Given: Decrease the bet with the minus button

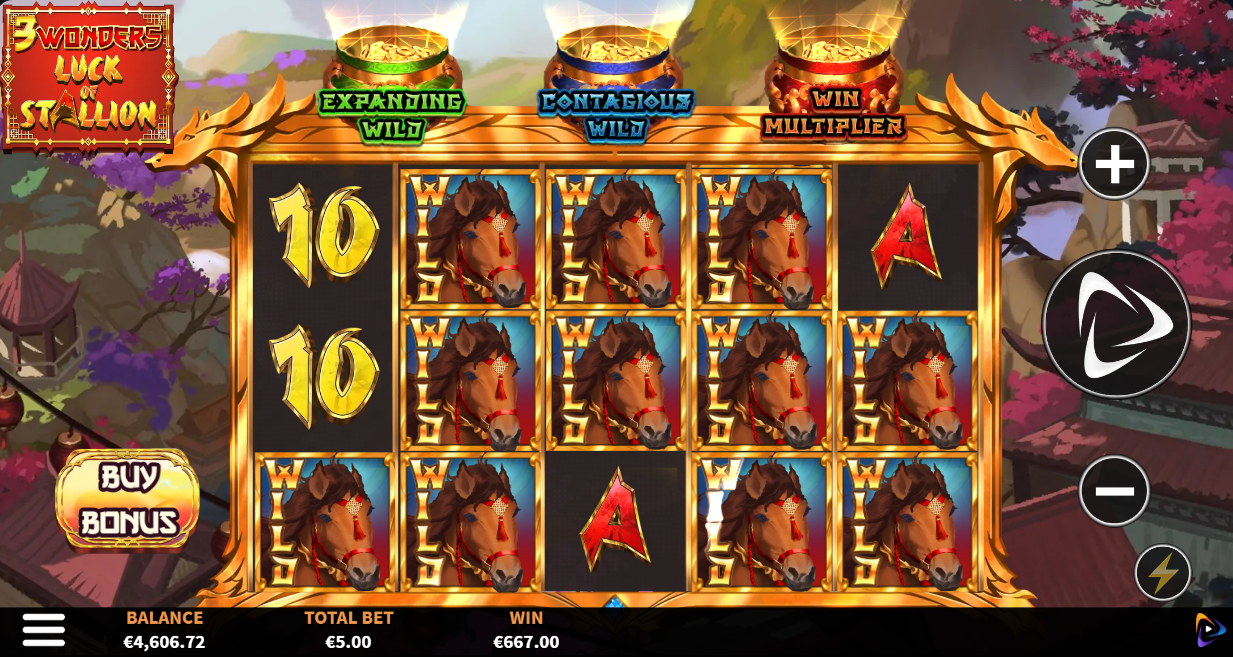Looking at the screenshot, I should (1114, 490).
